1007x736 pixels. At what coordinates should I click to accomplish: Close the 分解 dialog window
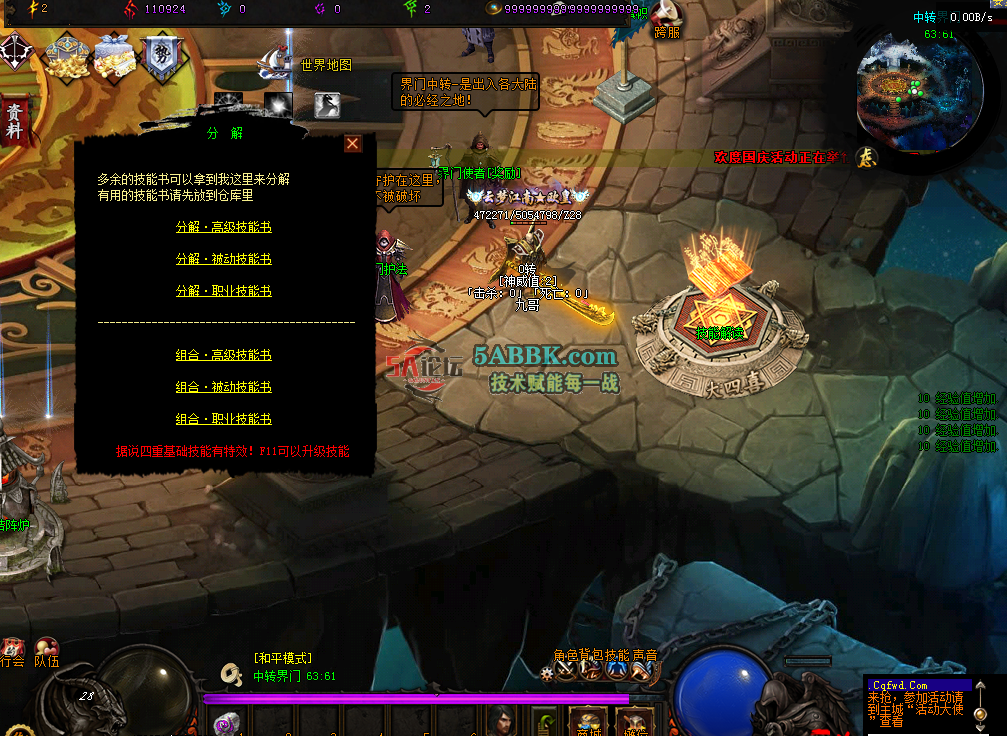coord(353,144)
